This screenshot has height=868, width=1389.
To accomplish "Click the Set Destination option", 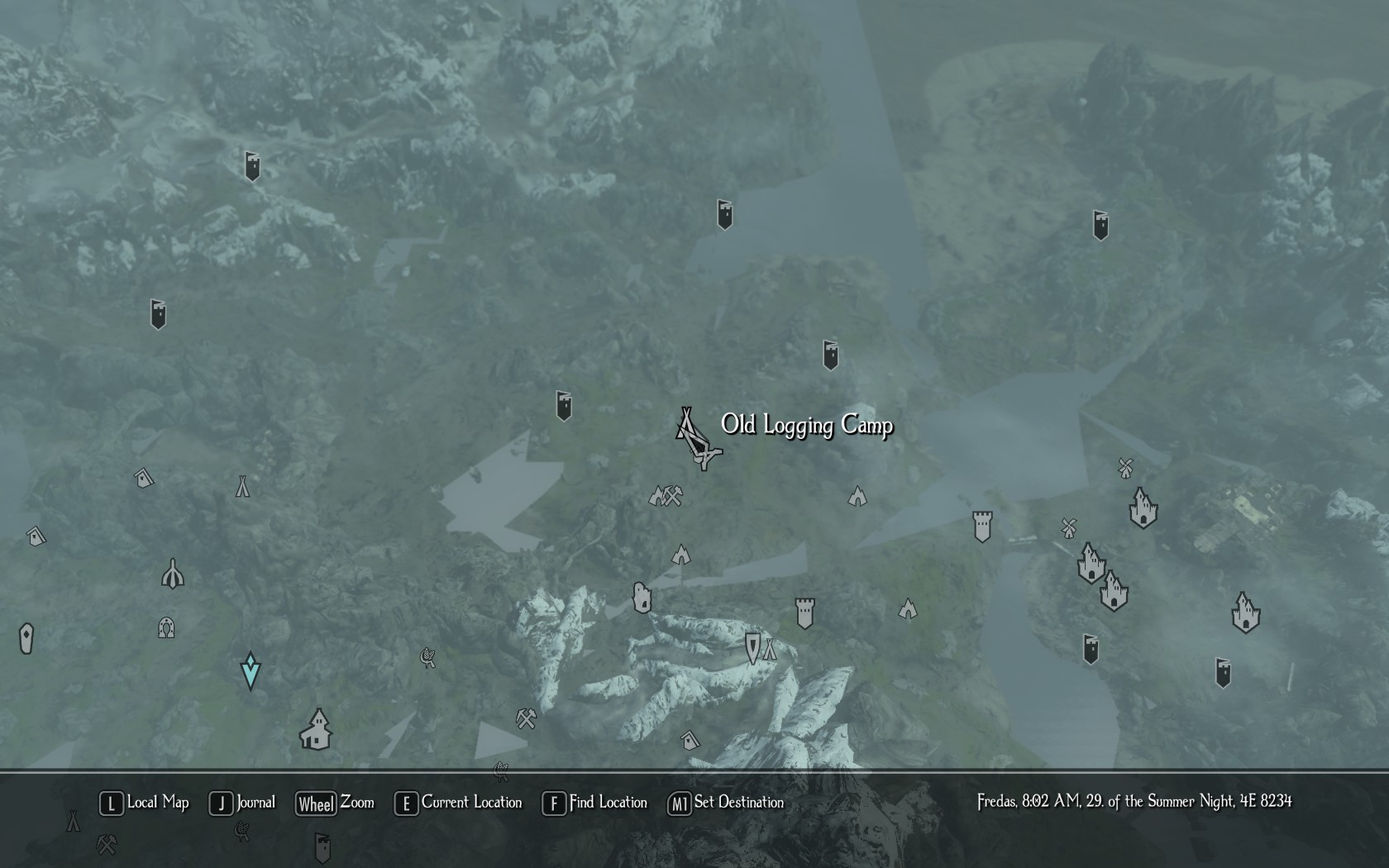I will pyautogui.click(x=726, y=803).
